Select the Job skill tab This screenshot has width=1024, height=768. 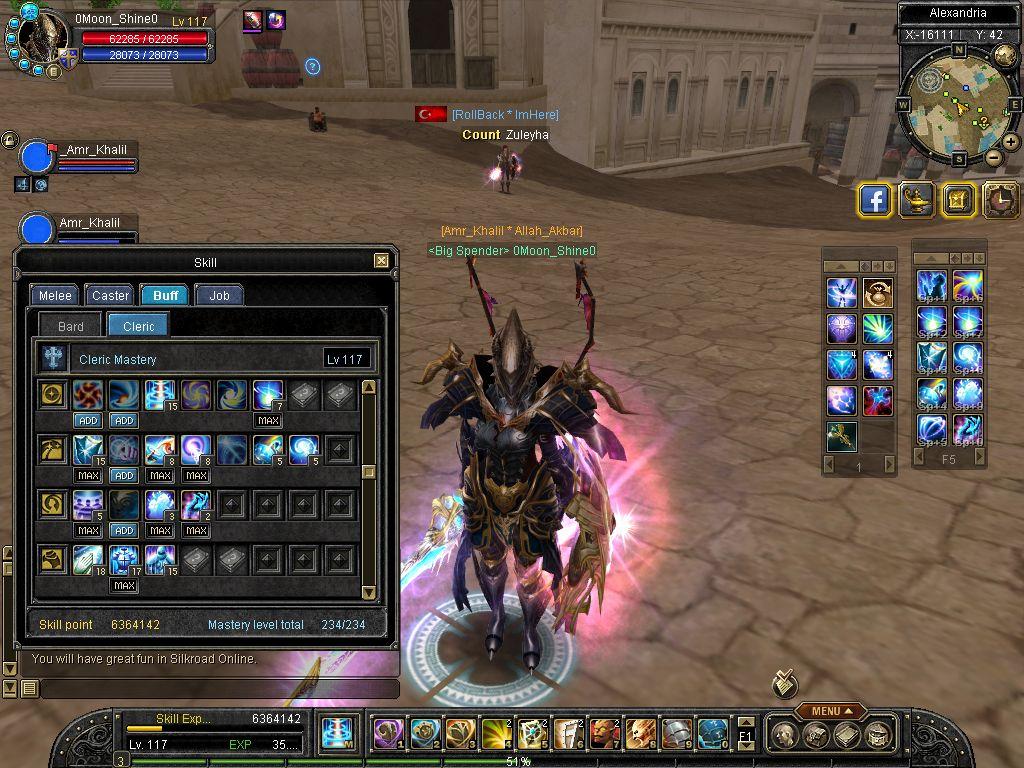pos(219,295)
